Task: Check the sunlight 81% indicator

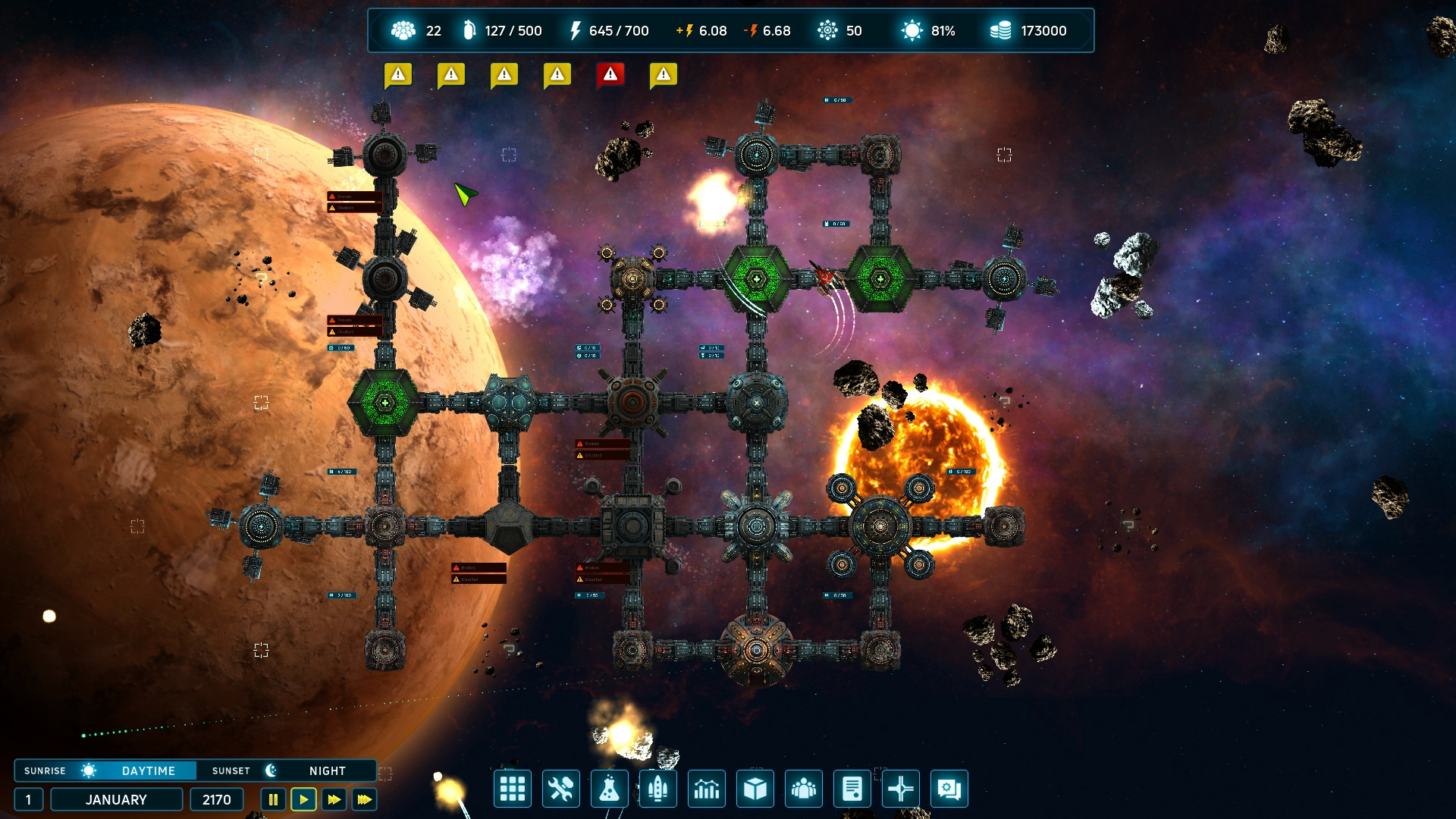Action: coord(927,31)
